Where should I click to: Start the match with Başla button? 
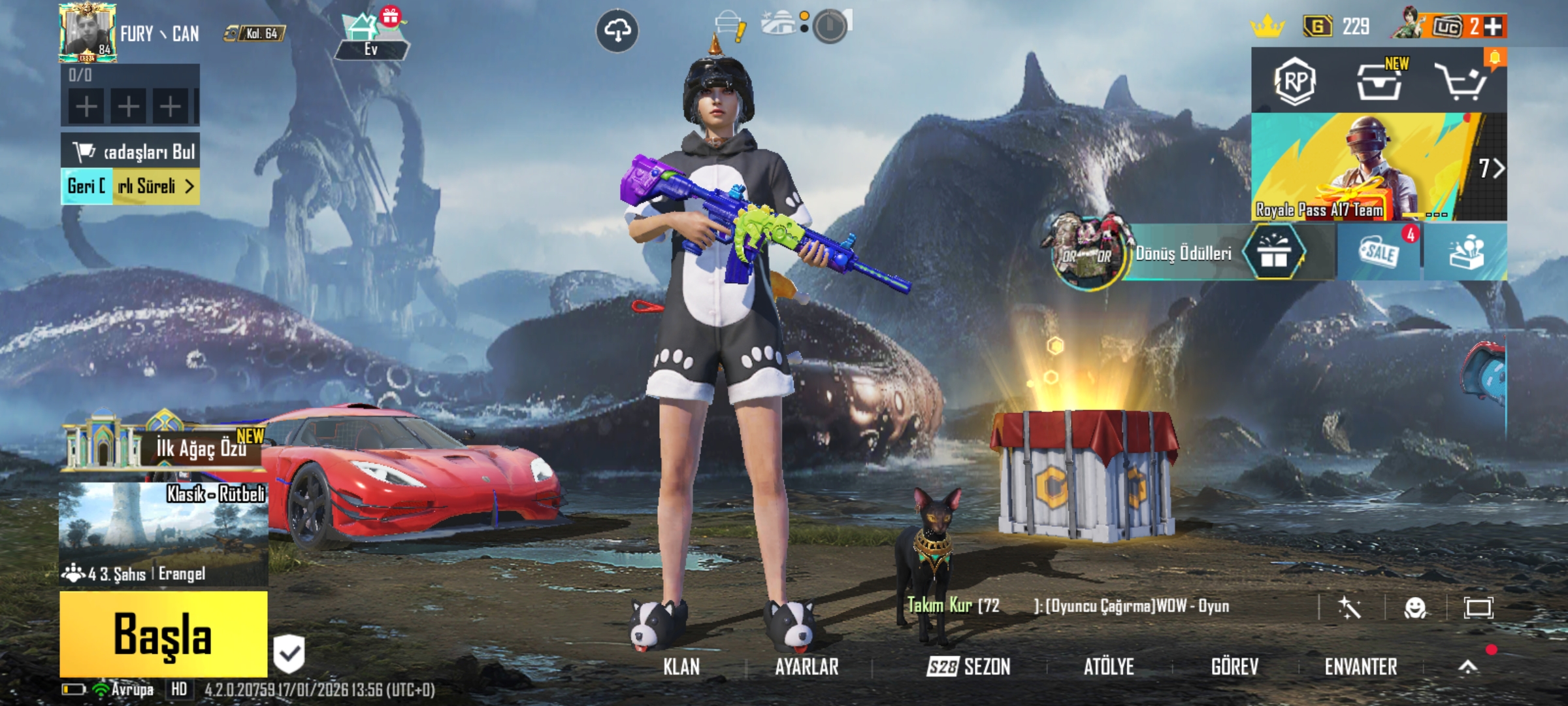(x=163, y=633)
